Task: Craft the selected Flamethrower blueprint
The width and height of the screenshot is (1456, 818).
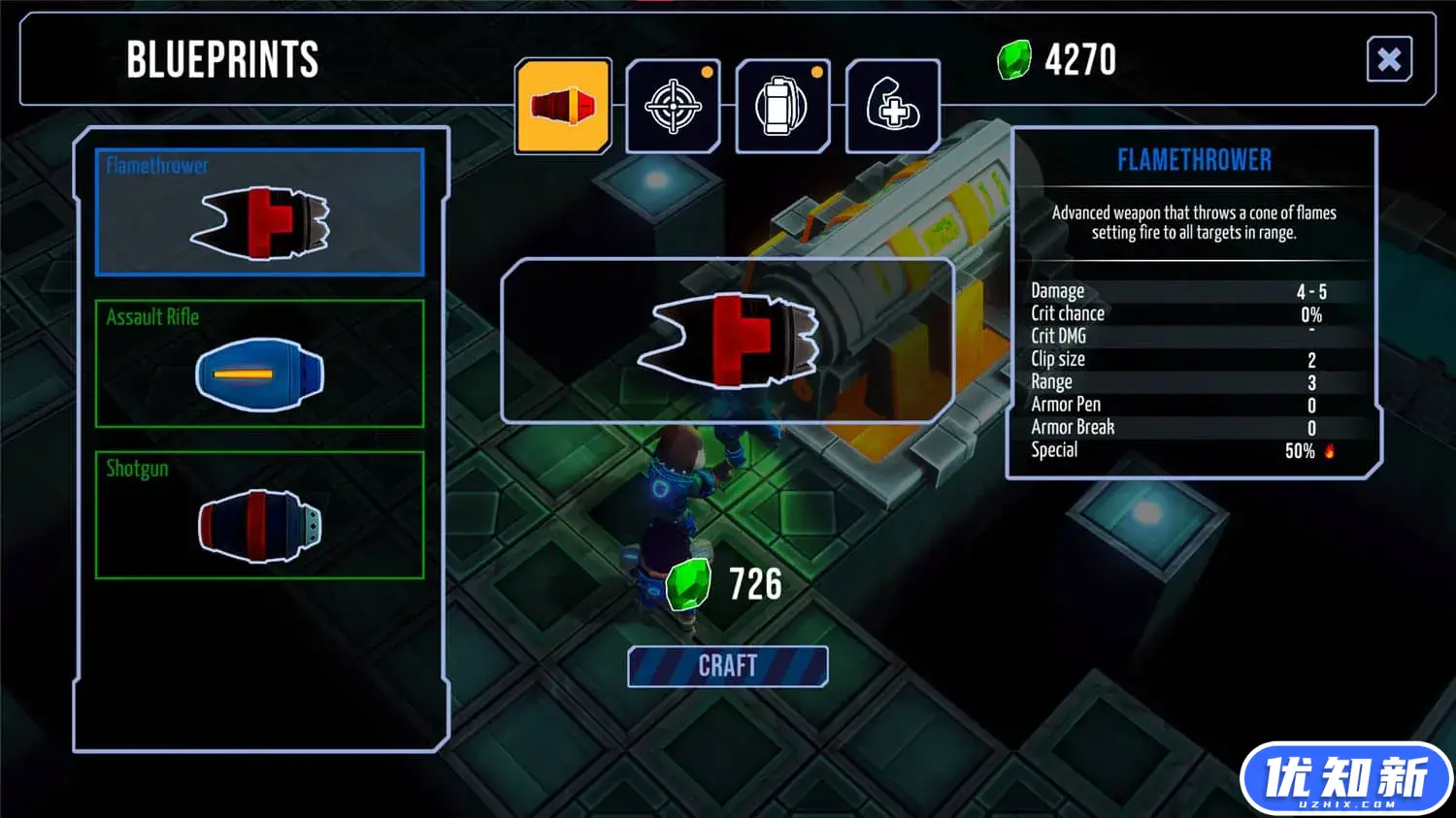Action: [x=728, y=667]
